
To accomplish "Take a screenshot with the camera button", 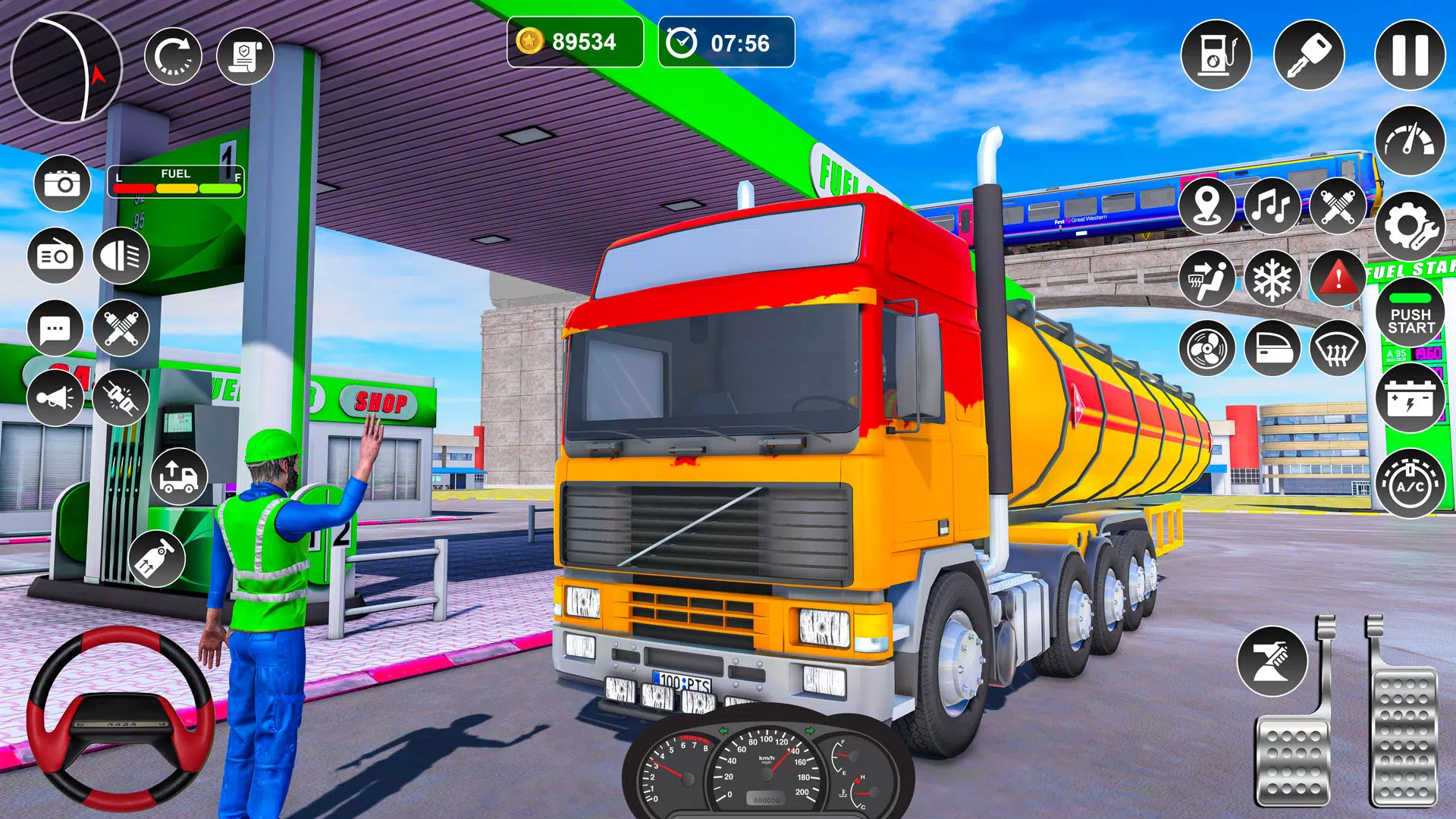I will (62, 184).
